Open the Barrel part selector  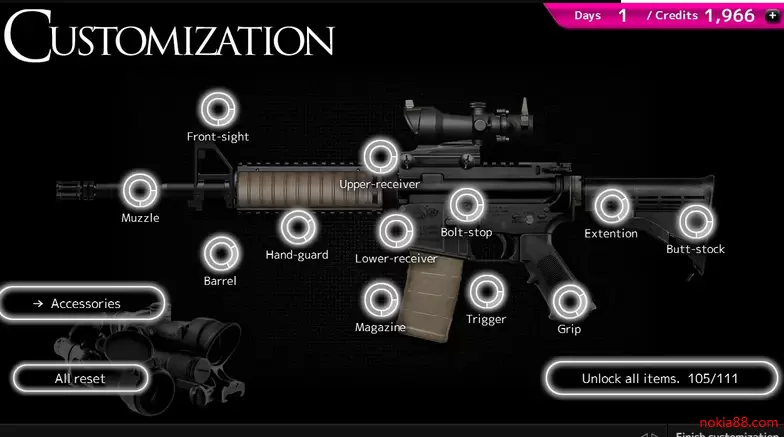click(220, 252)
